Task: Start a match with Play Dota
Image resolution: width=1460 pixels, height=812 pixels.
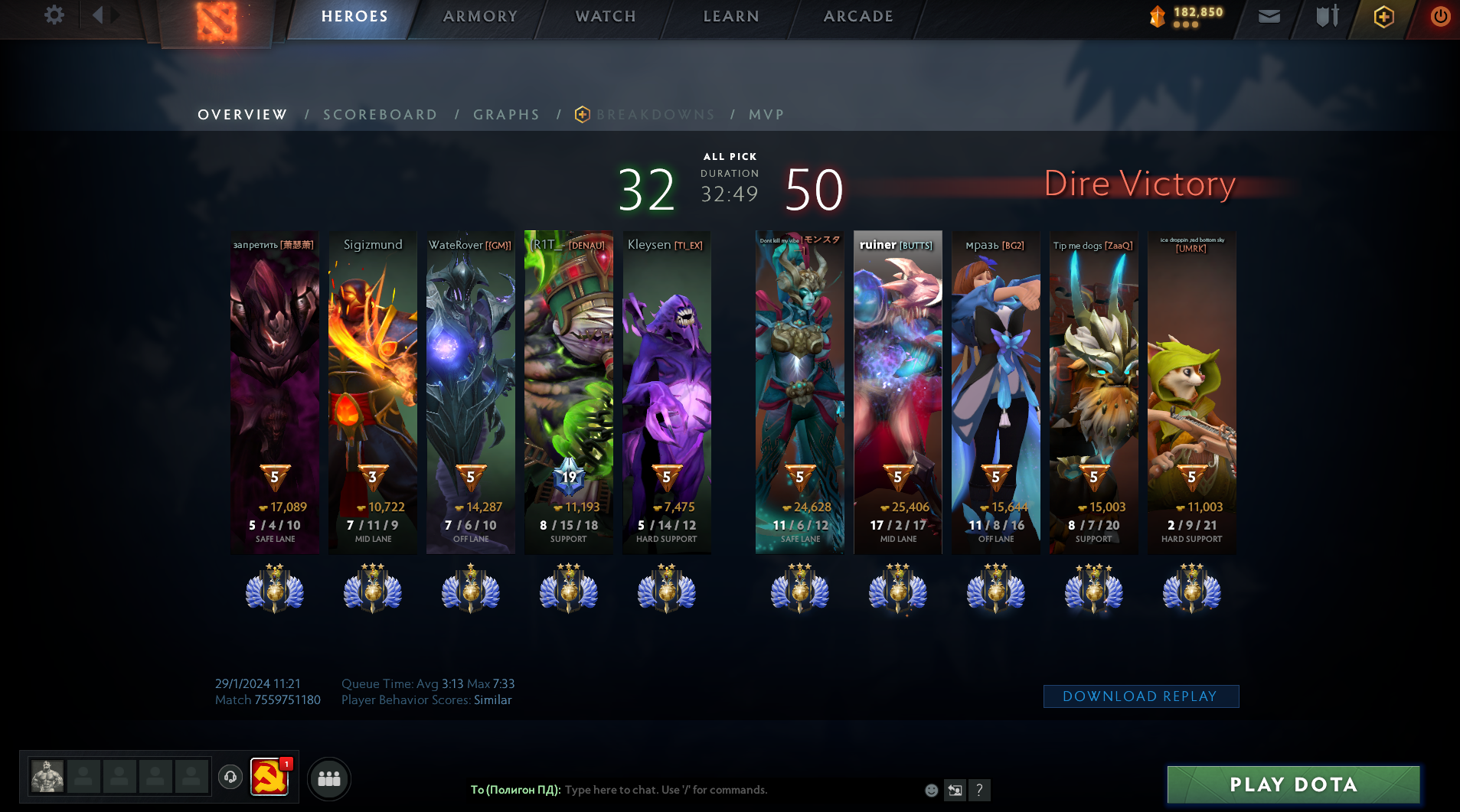Action: [x=1293, y=784]
